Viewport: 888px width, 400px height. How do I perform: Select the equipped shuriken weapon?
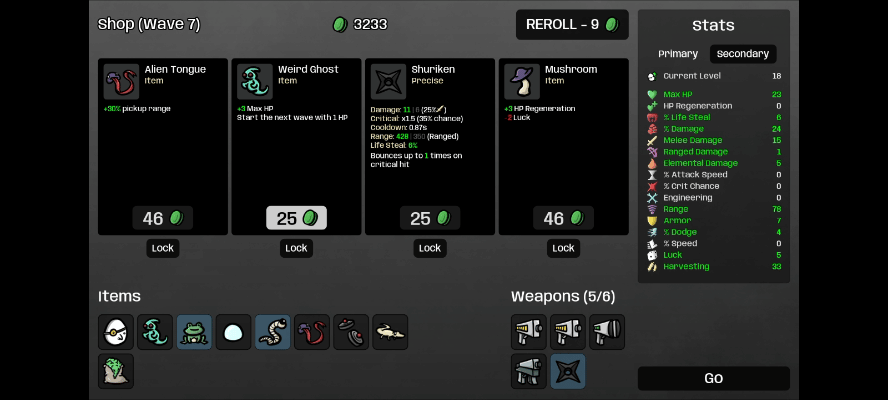568,371
